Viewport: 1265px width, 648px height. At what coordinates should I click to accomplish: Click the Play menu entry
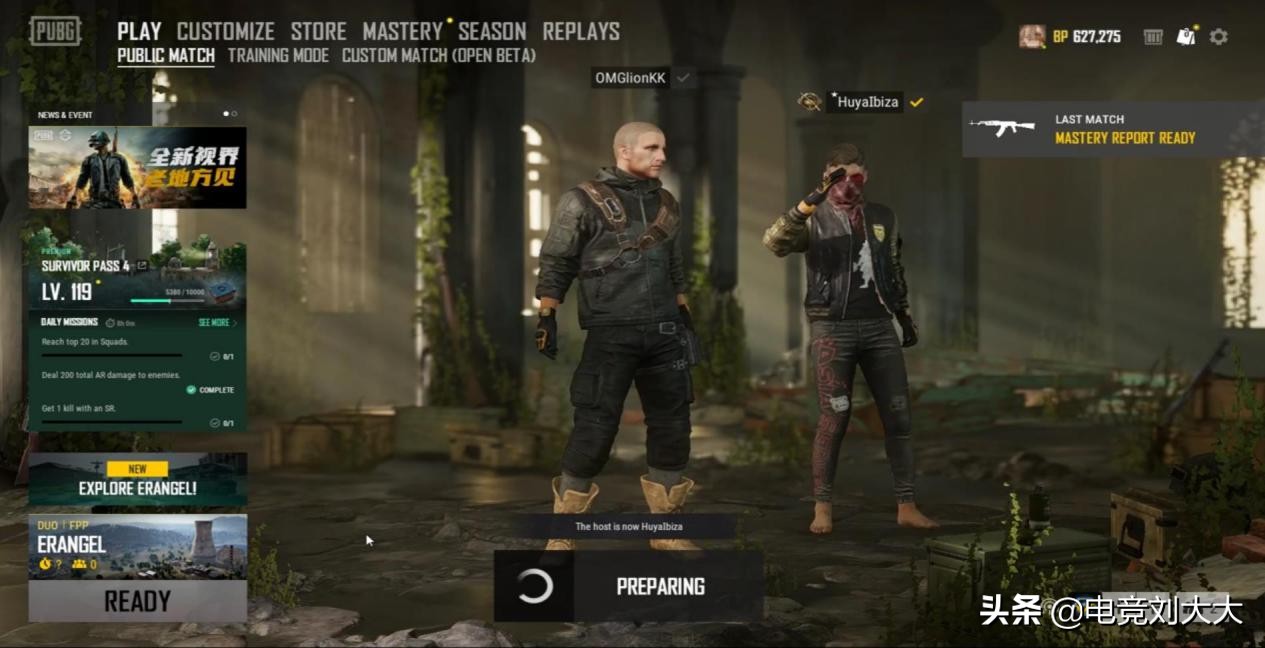pyautogui.click(x=139, y=31)
